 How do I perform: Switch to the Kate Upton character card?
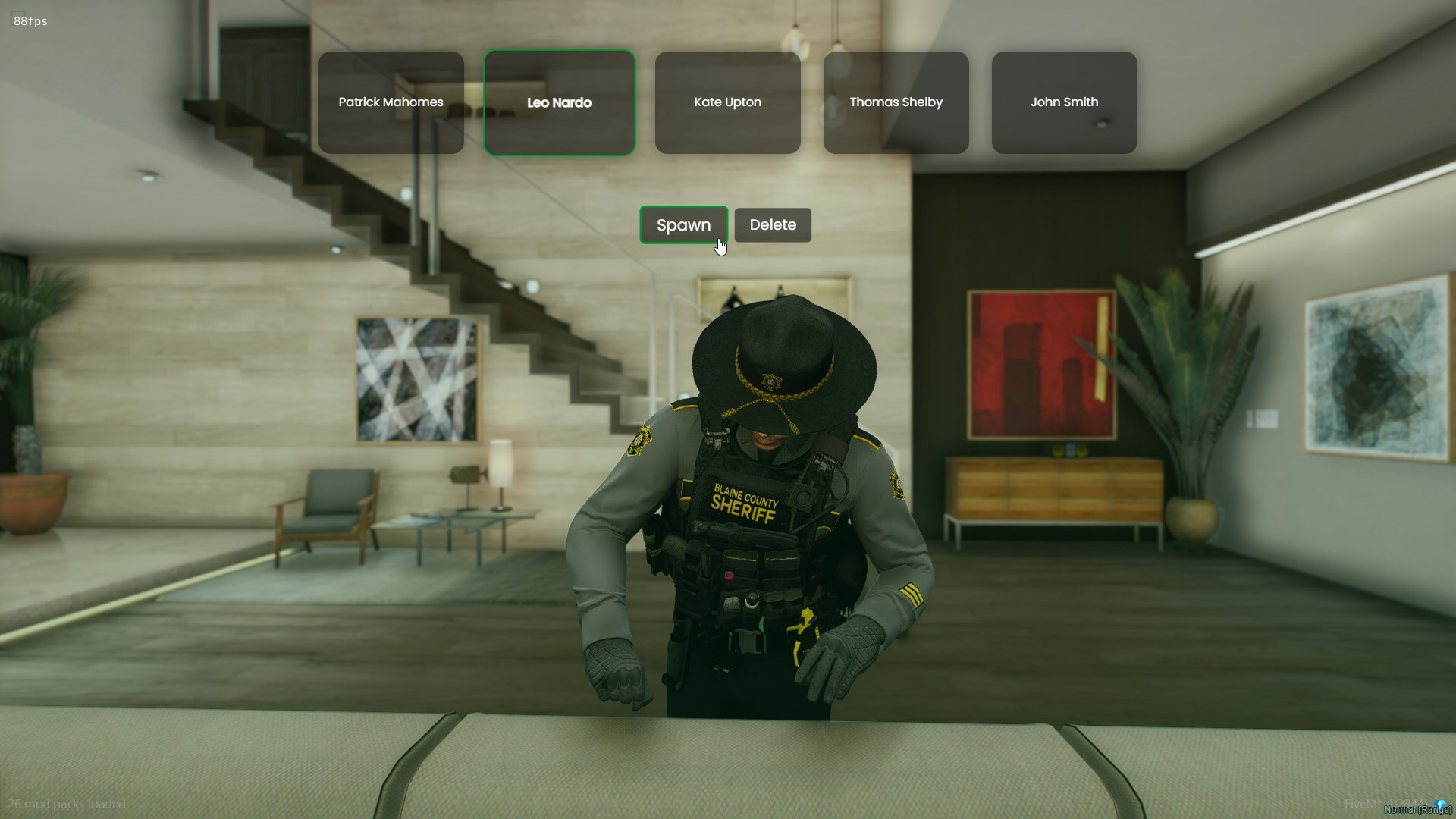pos(726,102)
